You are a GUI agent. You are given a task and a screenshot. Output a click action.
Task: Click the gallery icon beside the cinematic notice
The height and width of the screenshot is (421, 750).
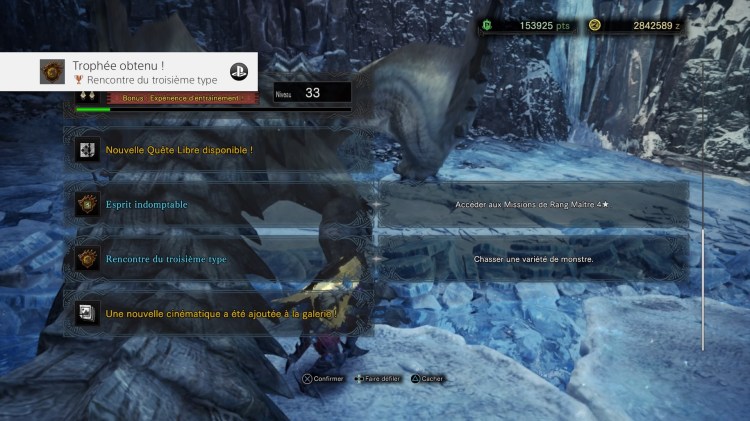(x=86, y=313)
